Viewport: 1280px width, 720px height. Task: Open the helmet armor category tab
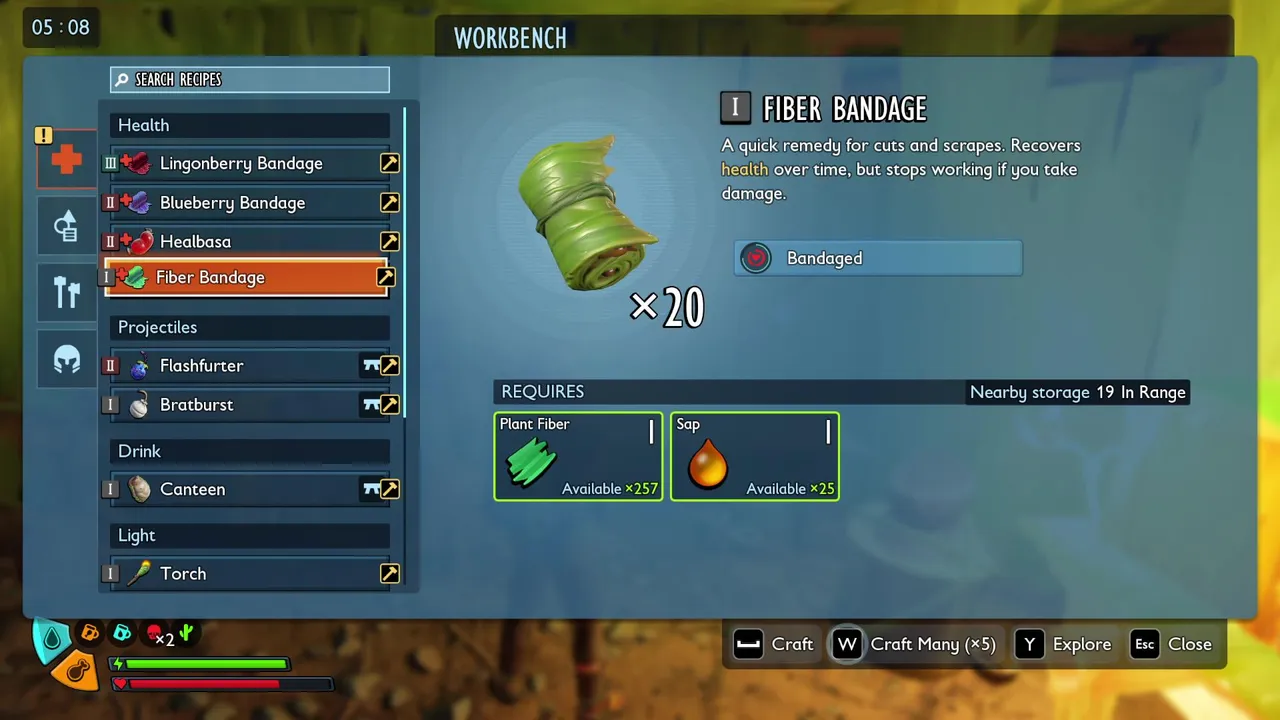coord(67,358)
